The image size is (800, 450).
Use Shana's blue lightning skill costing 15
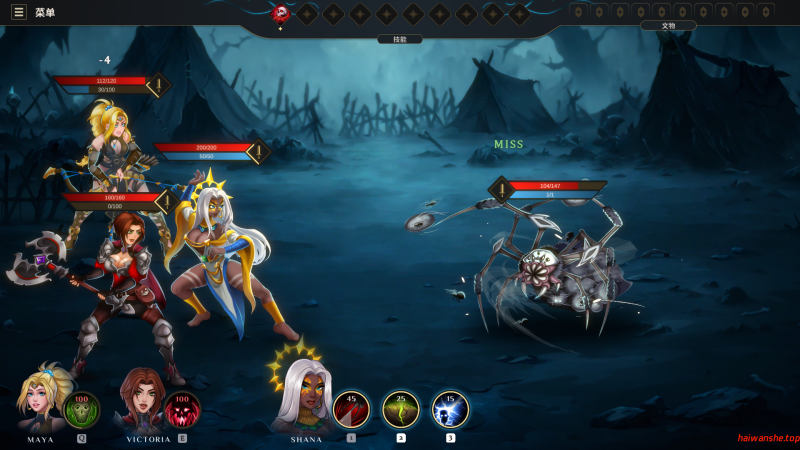pos(450,408)
